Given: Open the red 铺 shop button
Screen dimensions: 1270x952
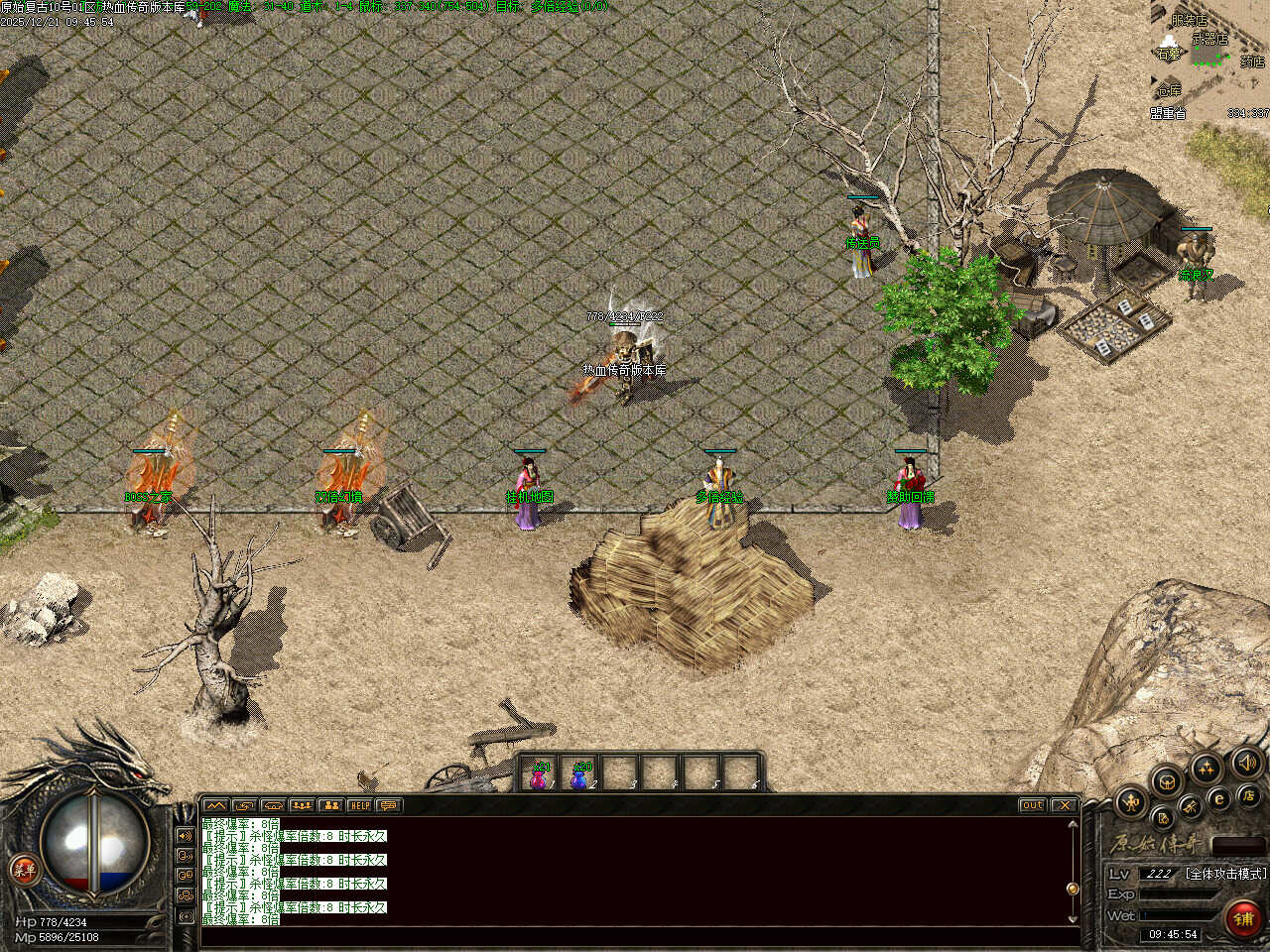Looking at the screenshot, I should tap(1243, 919).
